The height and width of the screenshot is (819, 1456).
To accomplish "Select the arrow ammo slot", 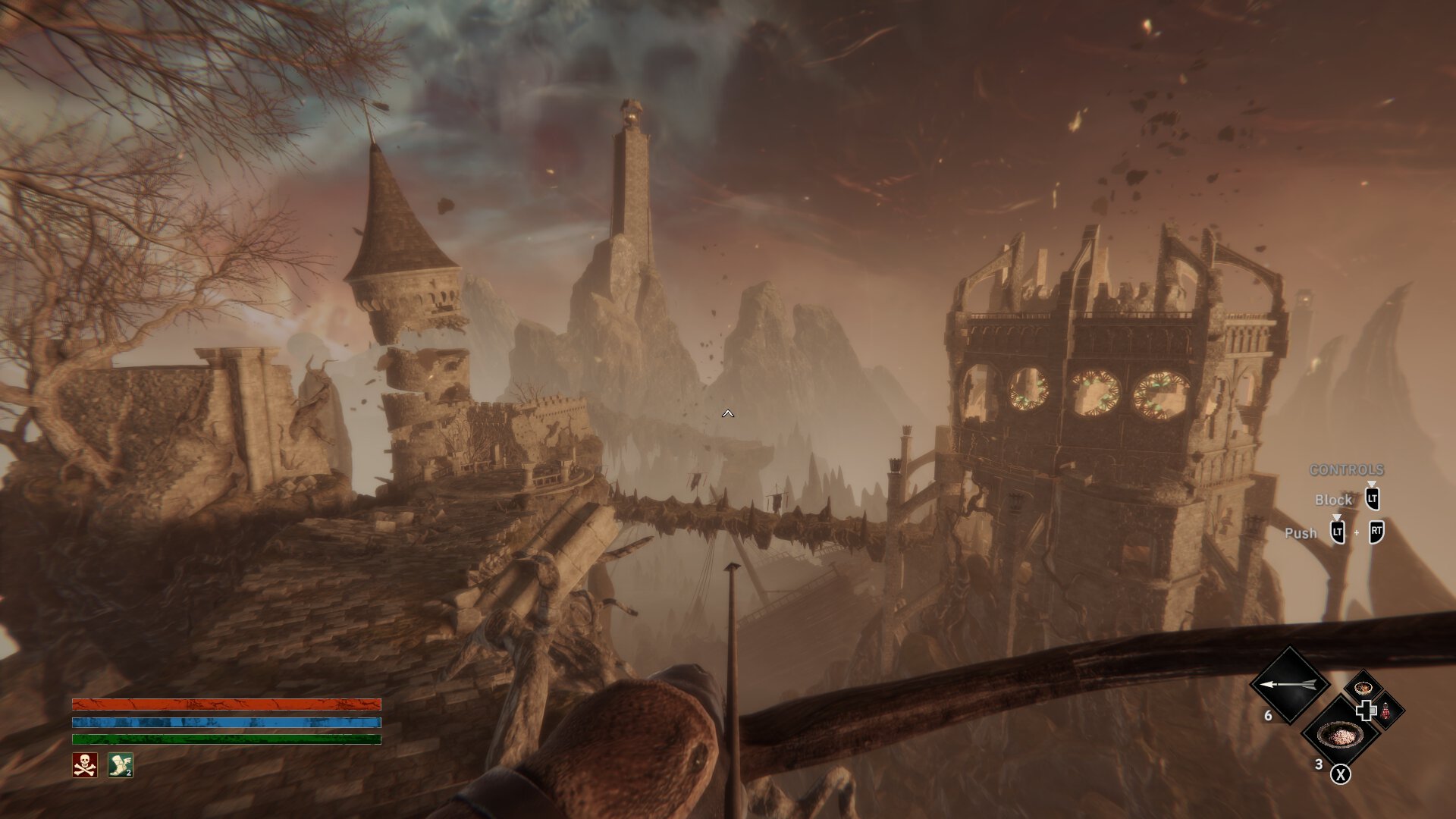I will pos(1288,685).
